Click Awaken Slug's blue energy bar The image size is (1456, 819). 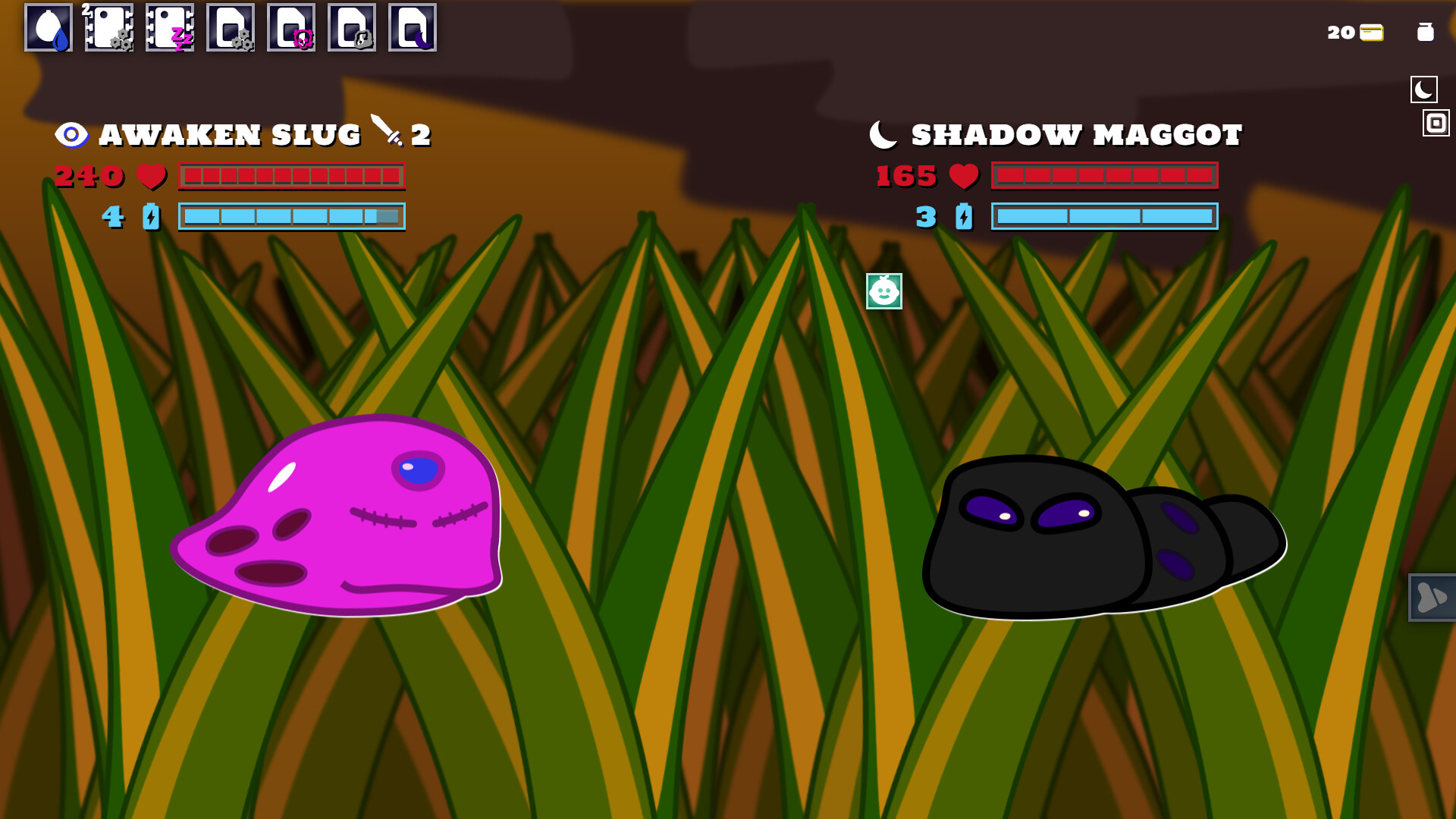291,217
